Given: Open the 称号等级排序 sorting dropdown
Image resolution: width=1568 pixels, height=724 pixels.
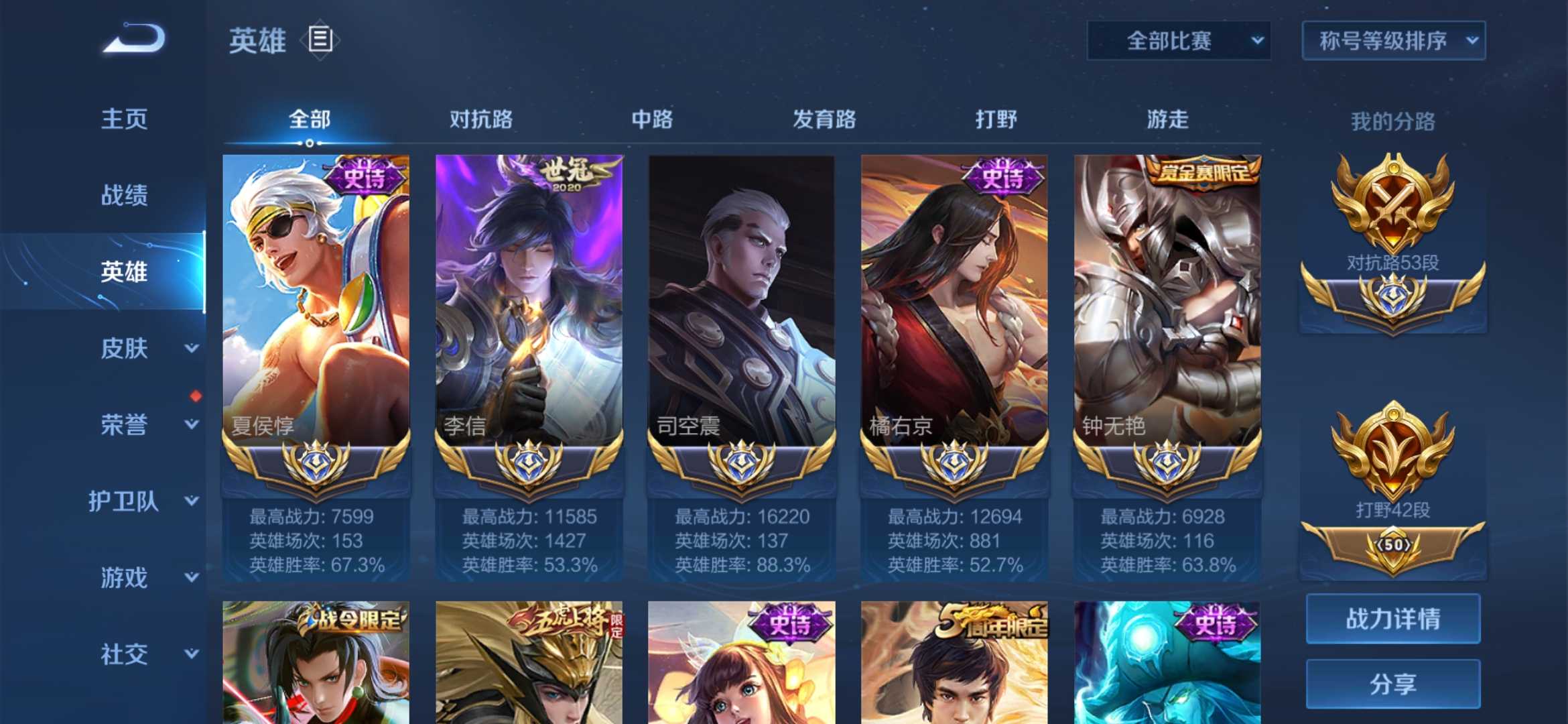Looking at the screenshot, I should [1394, 40].
